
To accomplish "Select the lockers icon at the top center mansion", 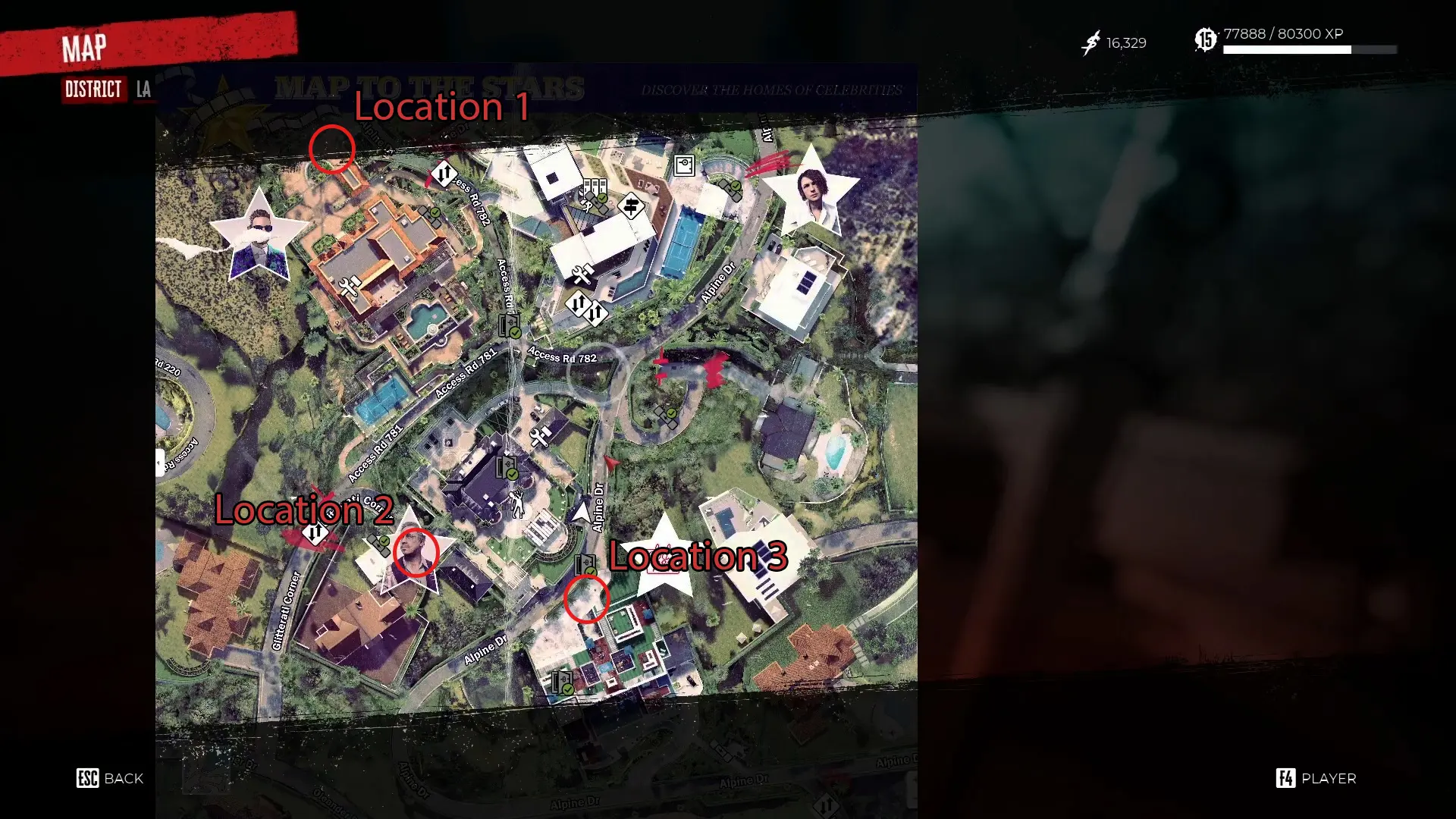I will (x=595, y=187).
